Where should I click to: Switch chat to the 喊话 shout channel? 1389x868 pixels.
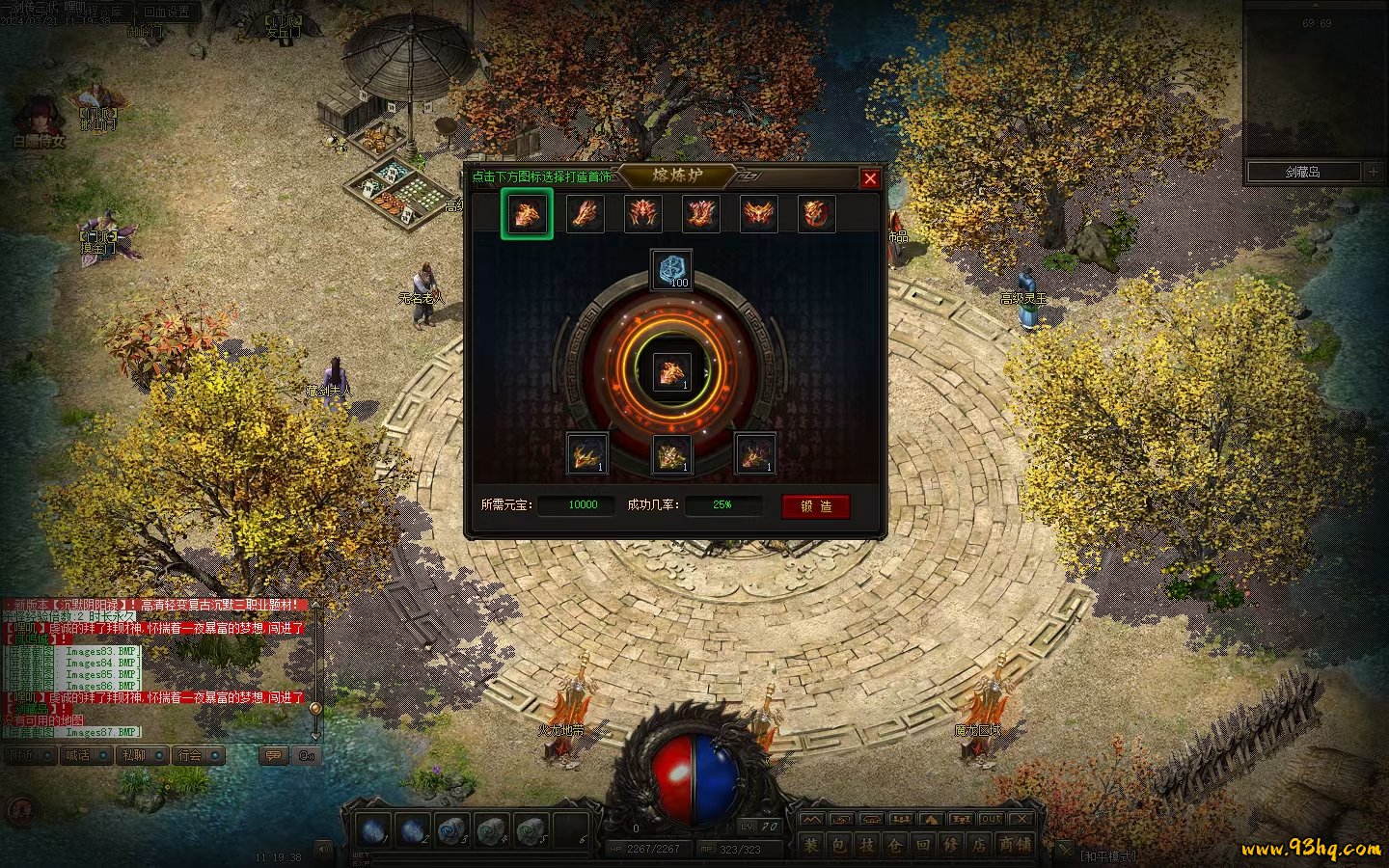coord(78,755)
